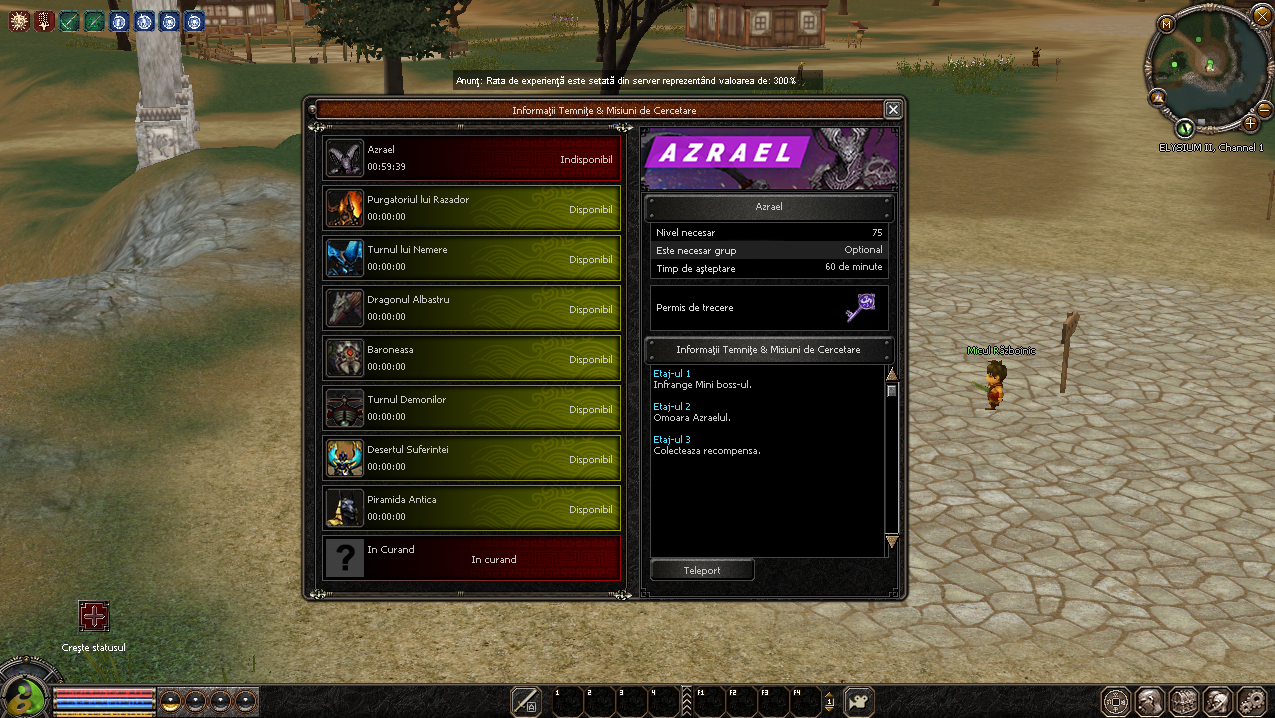Screen dimensions: 1275x718
Task: Select the Turnul Demonilor row
Action: click(471, 410)
